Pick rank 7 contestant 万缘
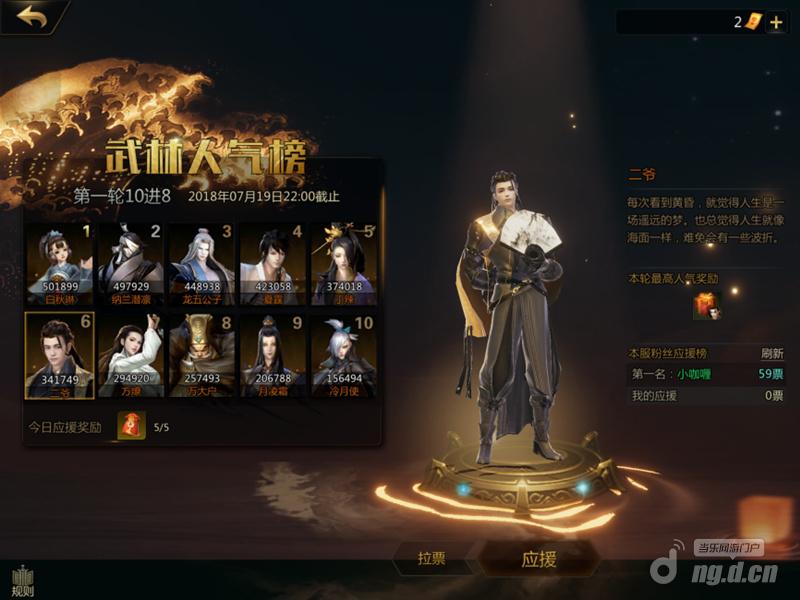Image resolution: width=800 pixels, height=600 pixels. click(x=130, y=354)
